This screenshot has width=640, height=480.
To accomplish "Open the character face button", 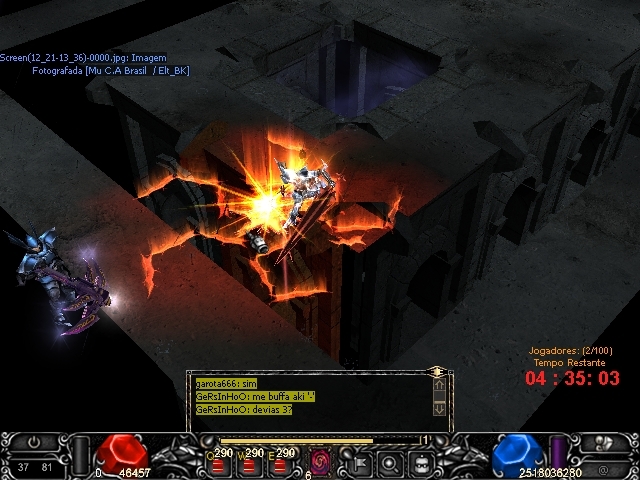I will (423, 463).
